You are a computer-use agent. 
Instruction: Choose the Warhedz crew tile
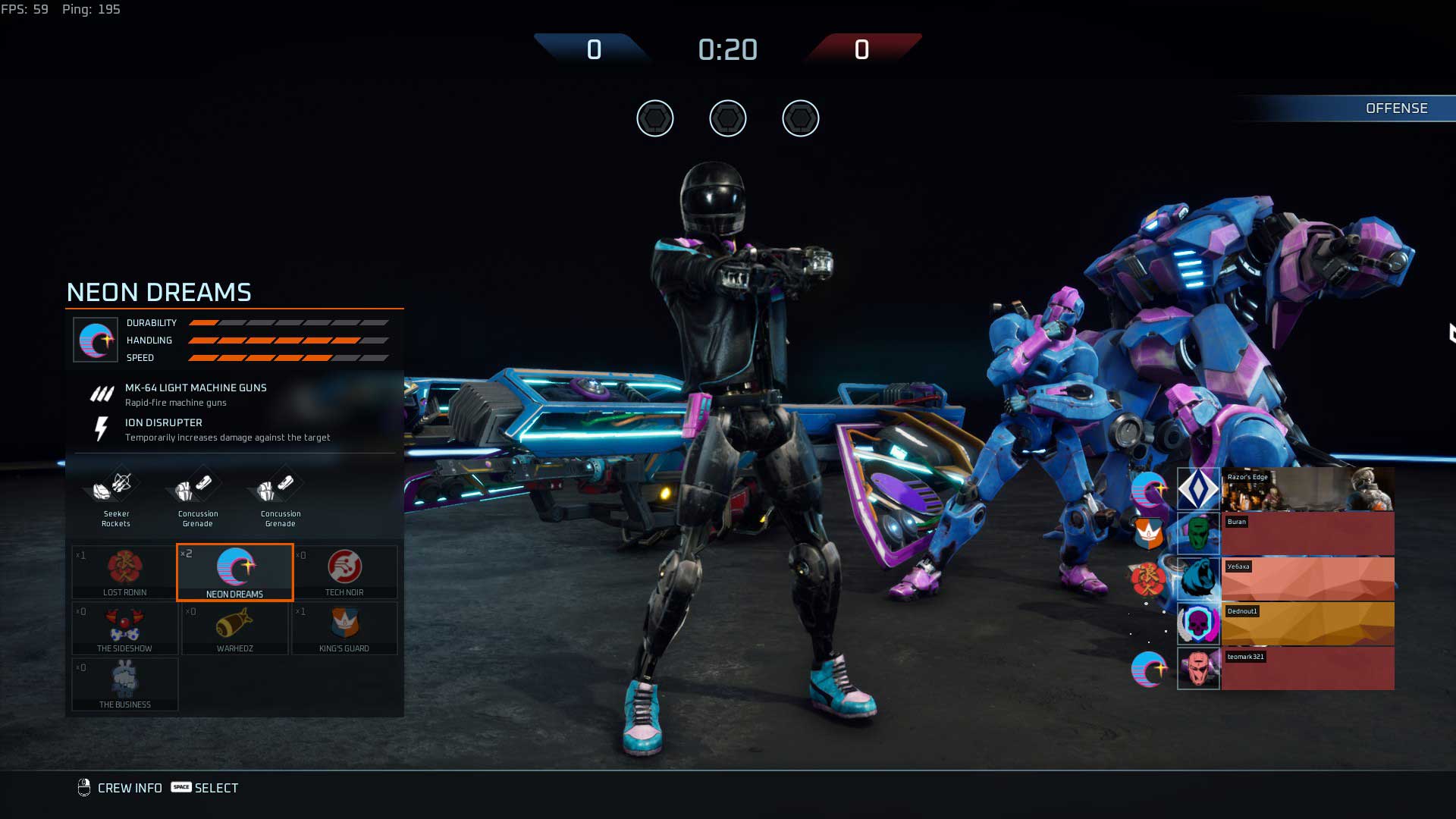235,628
